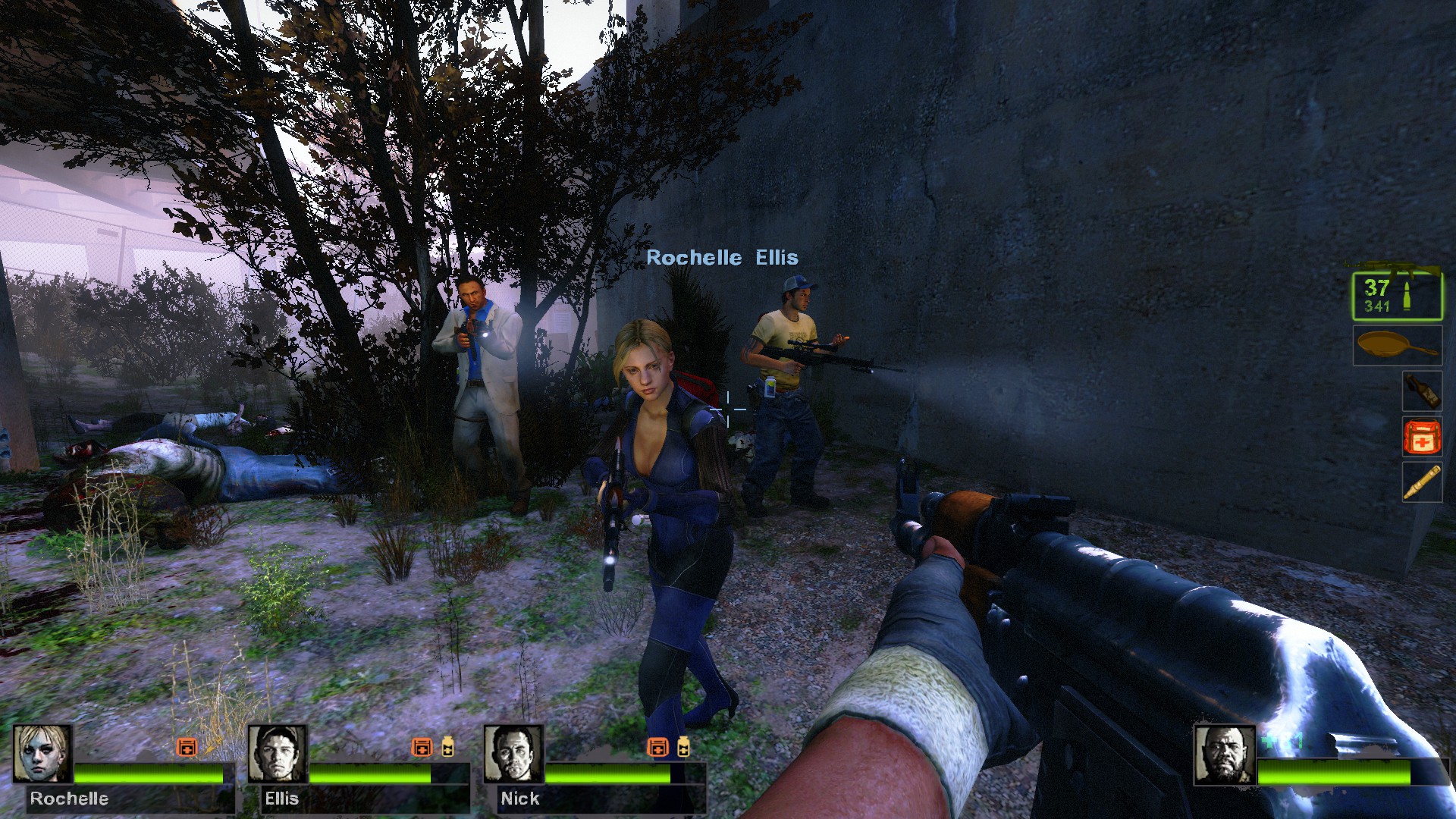Click the pills icon on Ellis's panel
Screen dimensions: 1456x819
(x=448, y=747)
